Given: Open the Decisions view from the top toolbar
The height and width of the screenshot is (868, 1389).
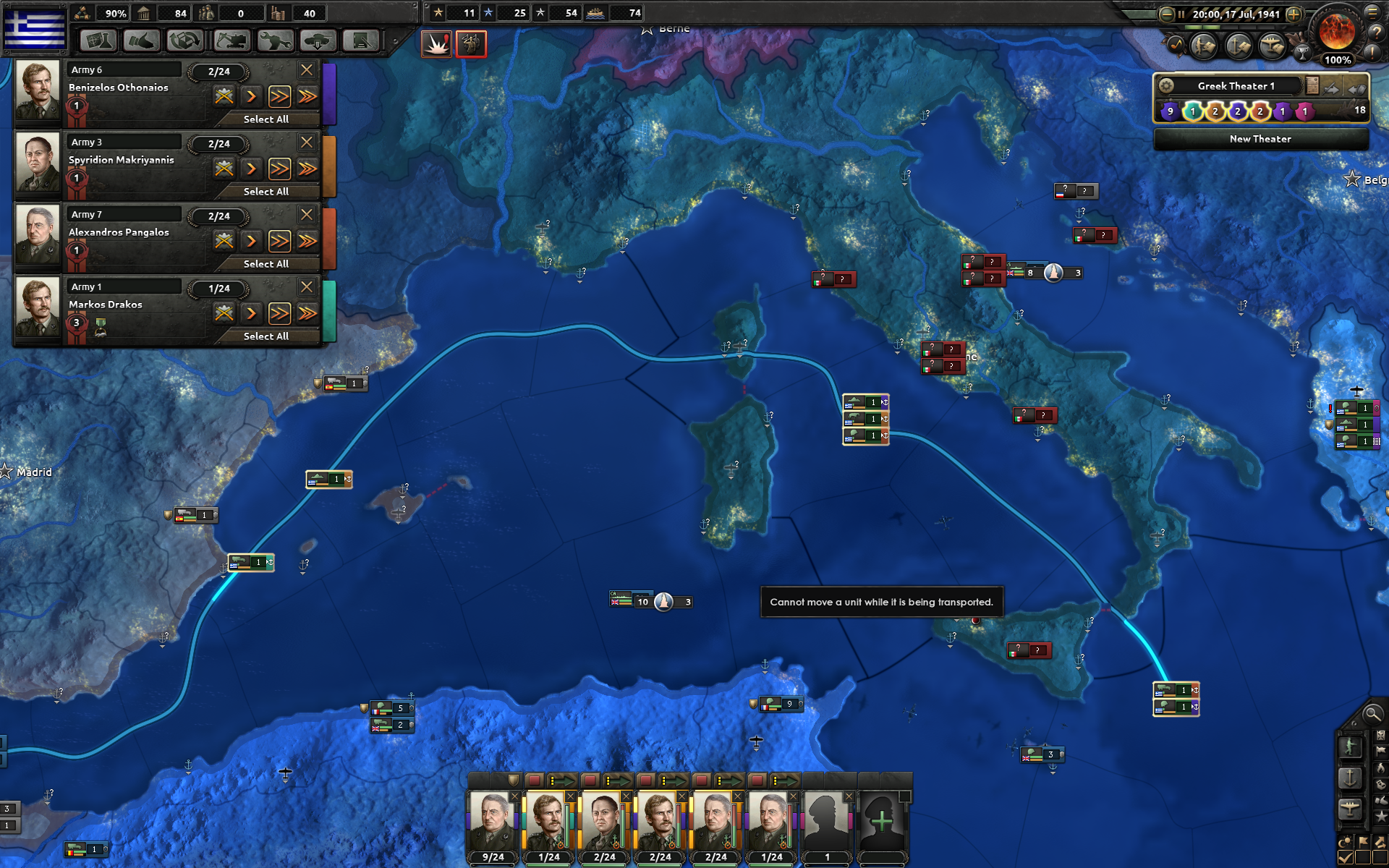Looking at the screenshot, I should coord(361,41).
